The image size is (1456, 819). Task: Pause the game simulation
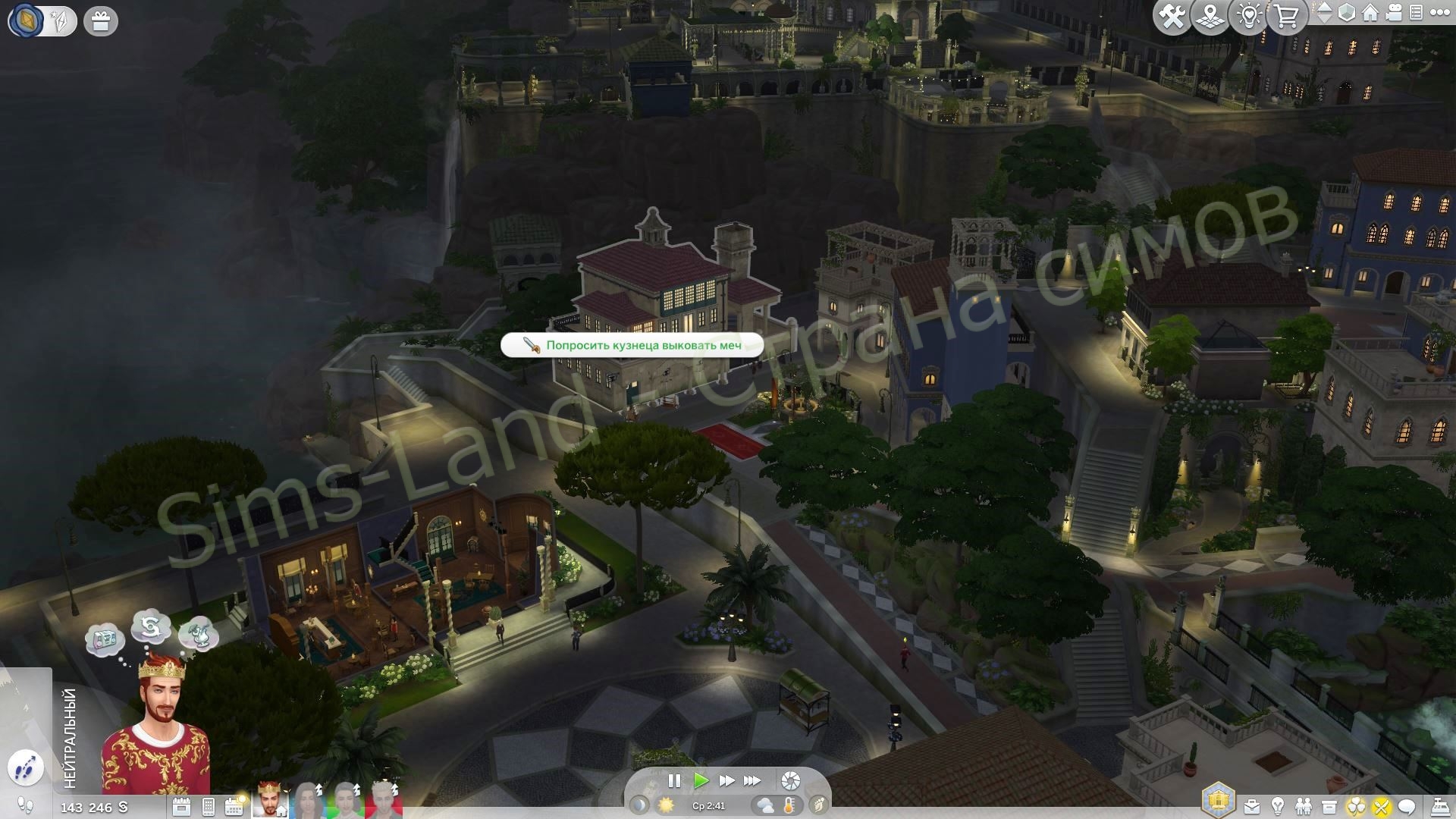click(674, 781)
